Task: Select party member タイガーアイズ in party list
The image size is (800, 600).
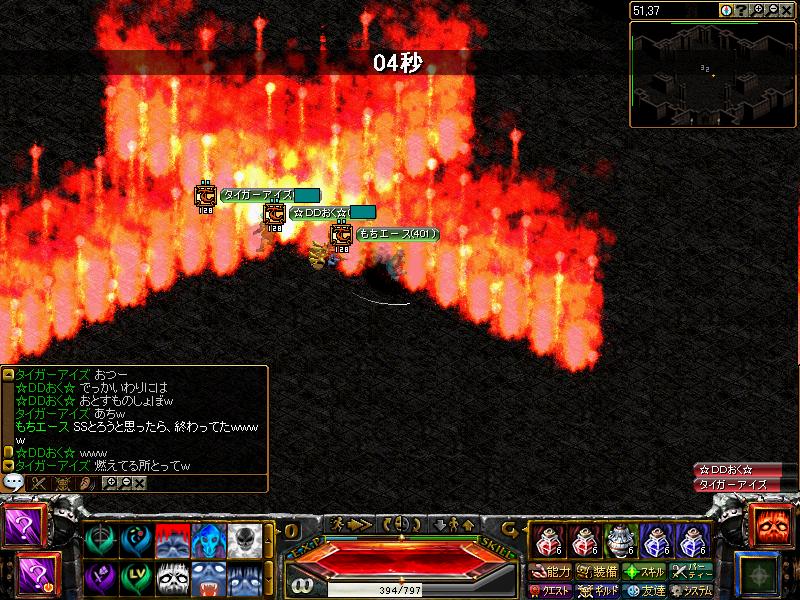Action: point(733,484)
